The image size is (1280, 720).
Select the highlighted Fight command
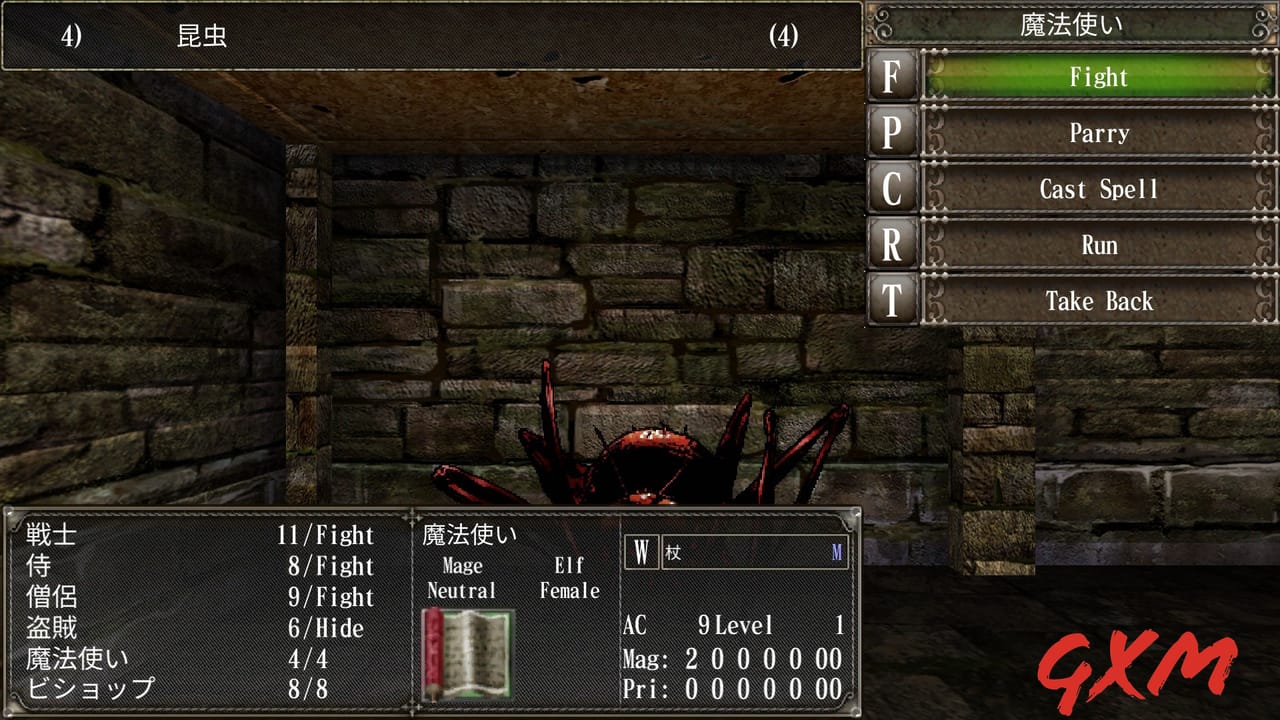pyautogui.click(x=1098, y=77)
